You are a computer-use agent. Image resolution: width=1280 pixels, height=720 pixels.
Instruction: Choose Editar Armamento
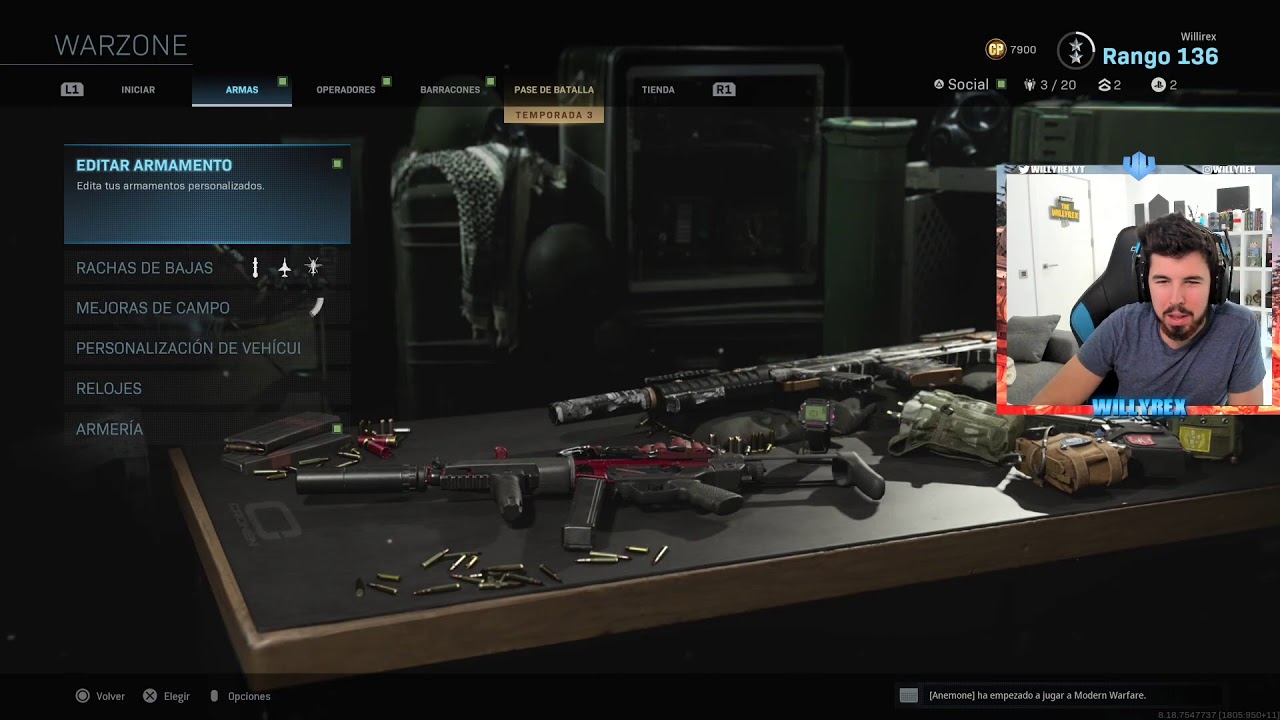click(x=207, y=193)
